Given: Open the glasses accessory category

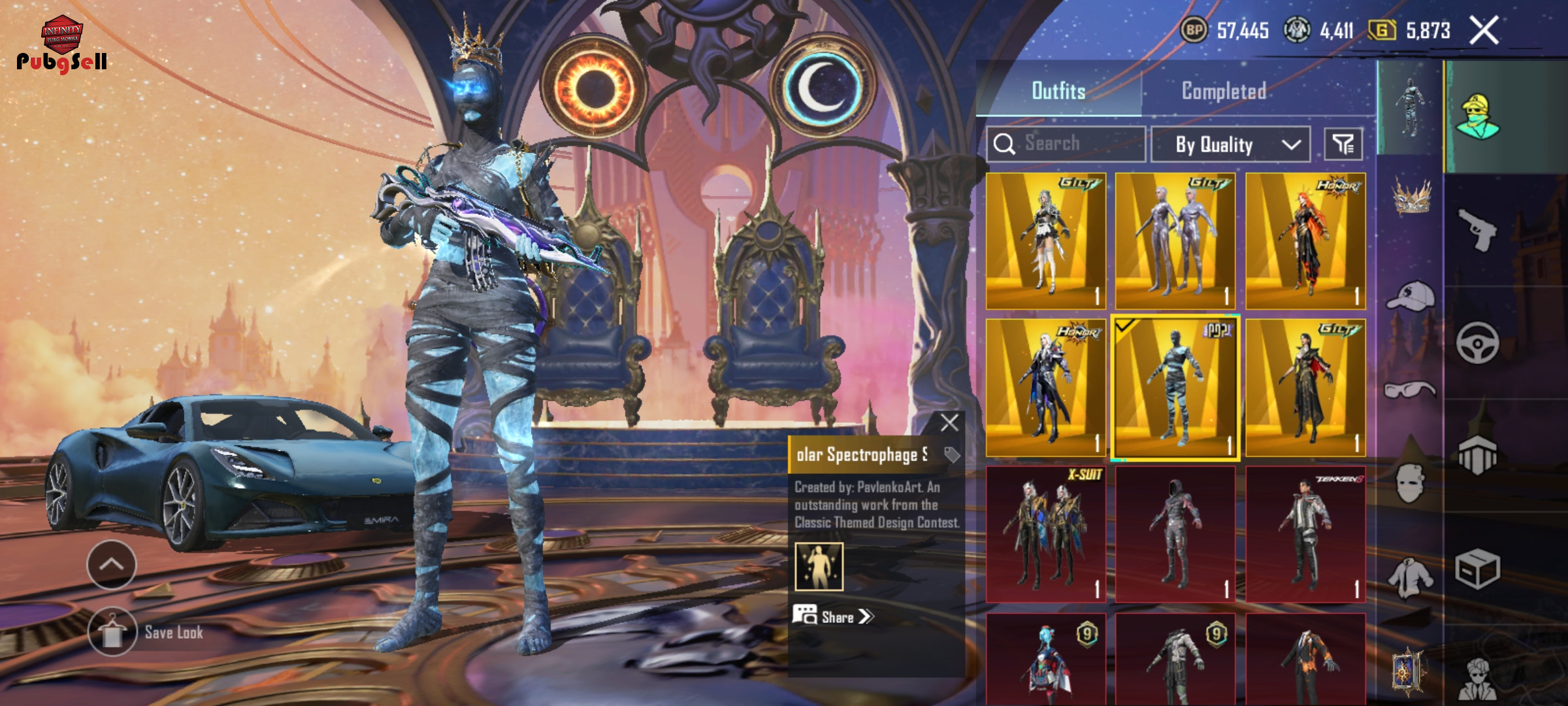Looking at the screenshot, I should click(1411, 390).
